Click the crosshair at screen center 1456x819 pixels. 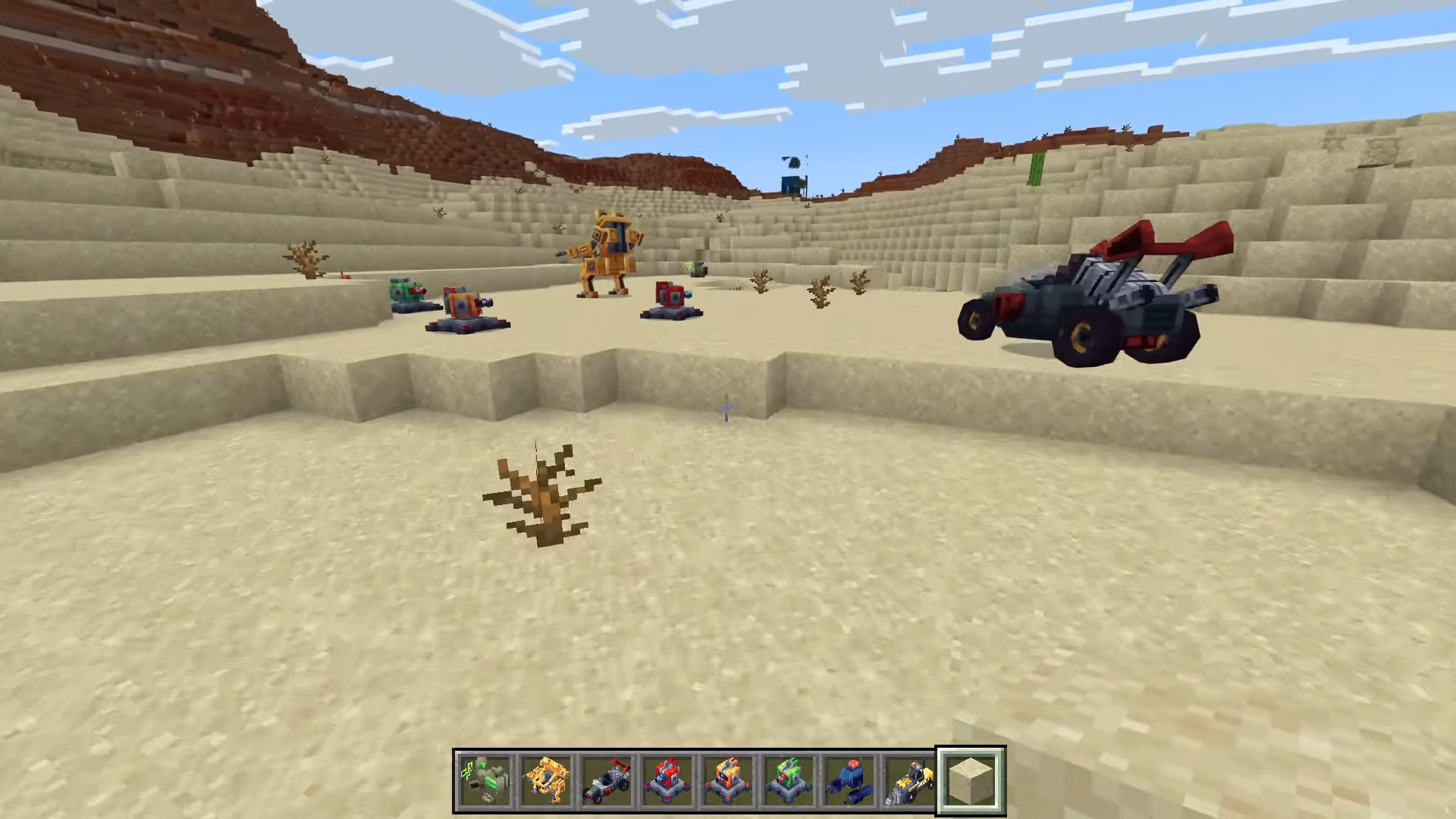[726, 409]
